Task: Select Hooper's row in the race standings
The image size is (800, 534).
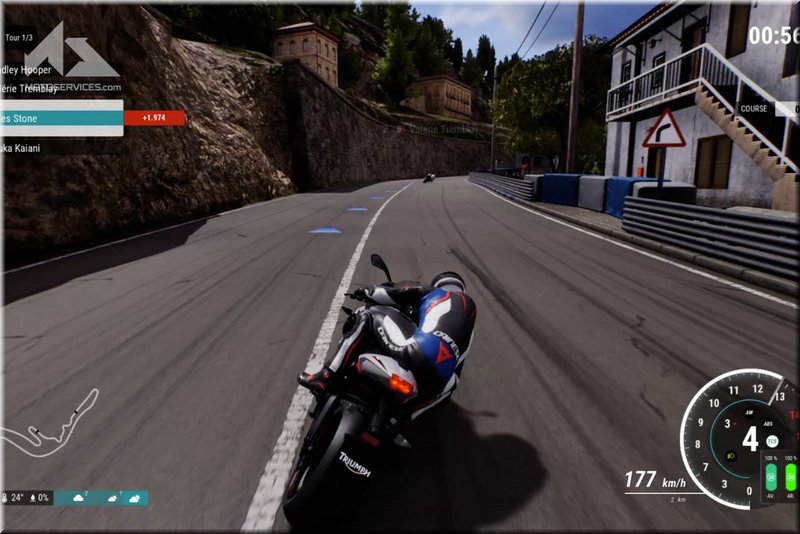Action: (x=40, y=70)
